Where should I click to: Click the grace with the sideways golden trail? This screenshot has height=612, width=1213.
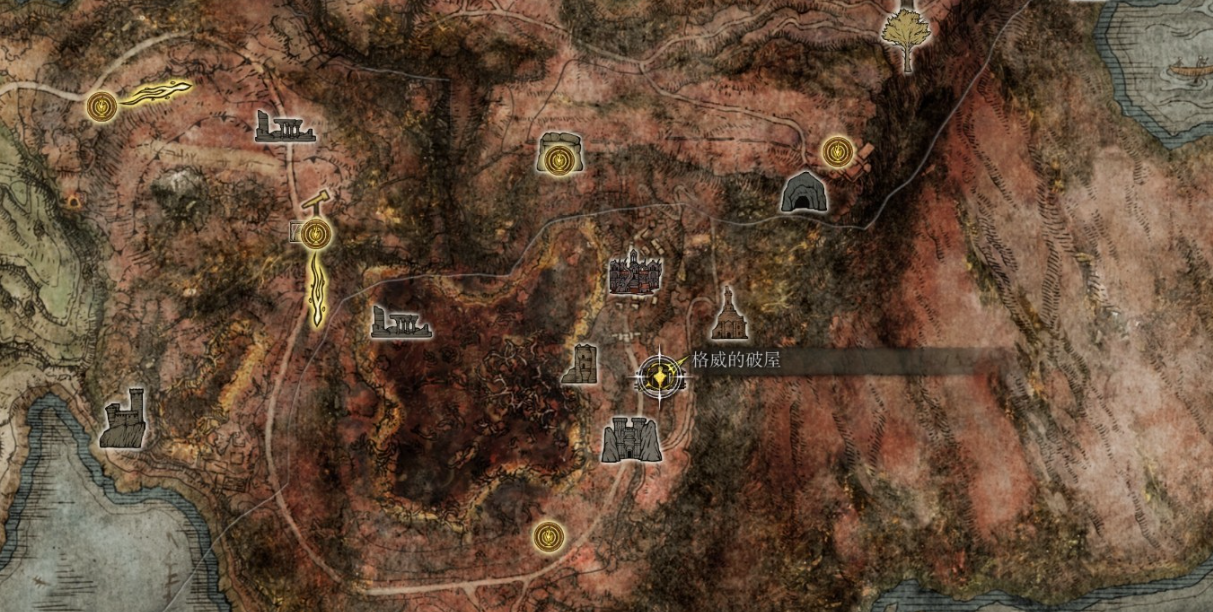(x=101, y=104)
